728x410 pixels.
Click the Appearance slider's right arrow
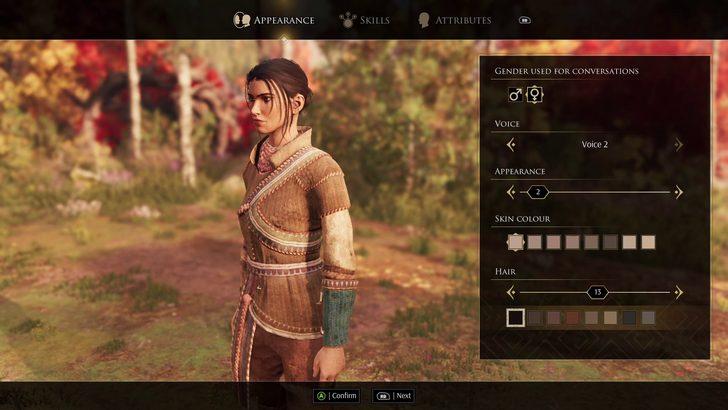click(679, 192)
